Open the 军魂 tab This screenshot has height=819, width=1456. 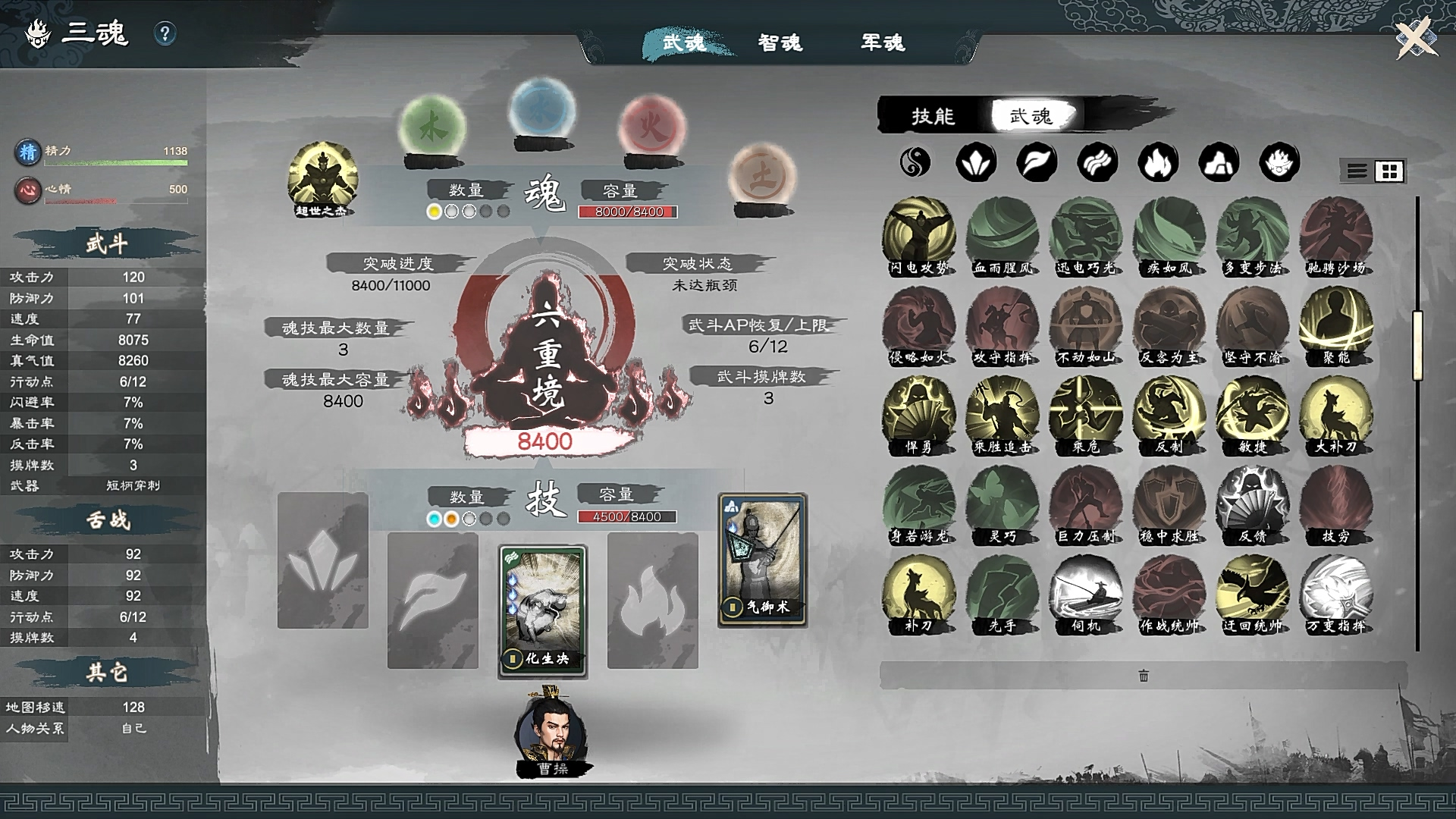pyautogui.click(x=881, y=43)
